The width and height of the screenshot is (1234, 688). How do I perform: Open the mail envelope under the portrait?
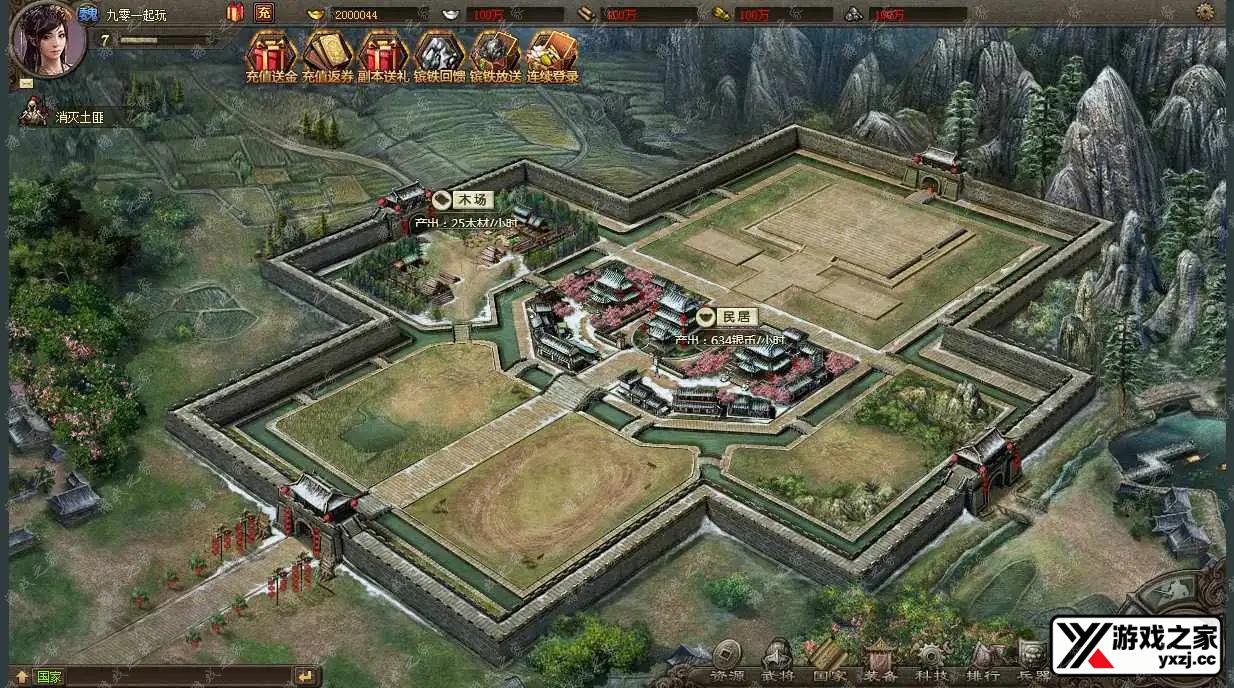tap(26, 81)
